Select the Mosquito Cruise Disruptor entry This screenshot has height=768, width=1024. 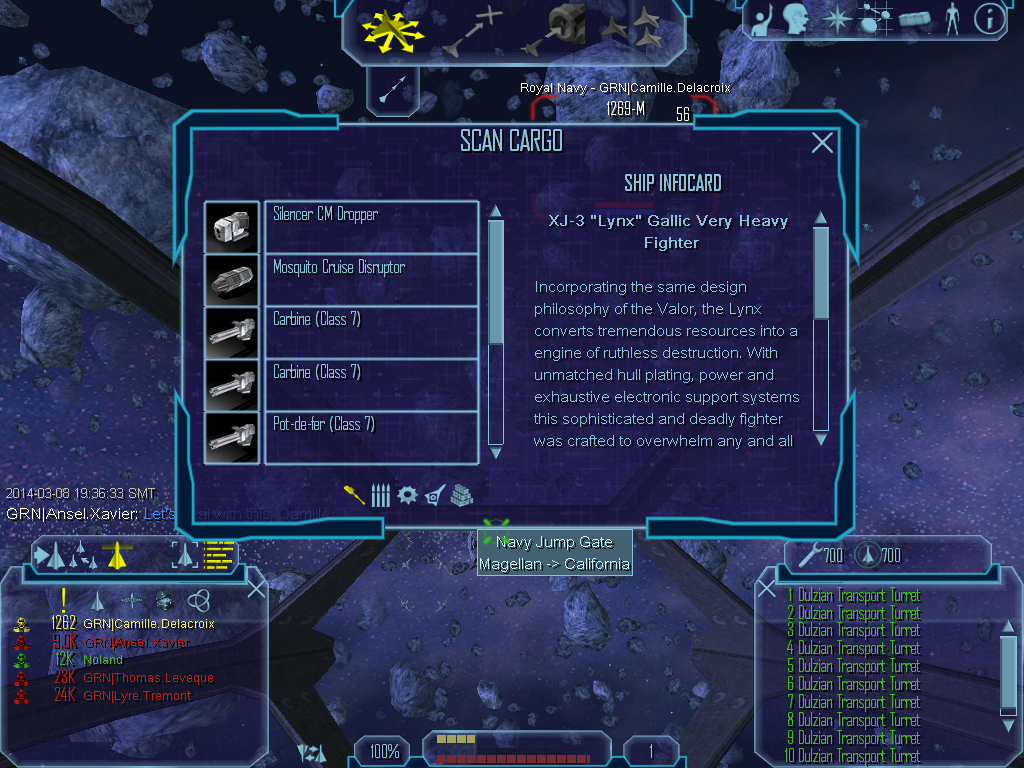(371, 279)
